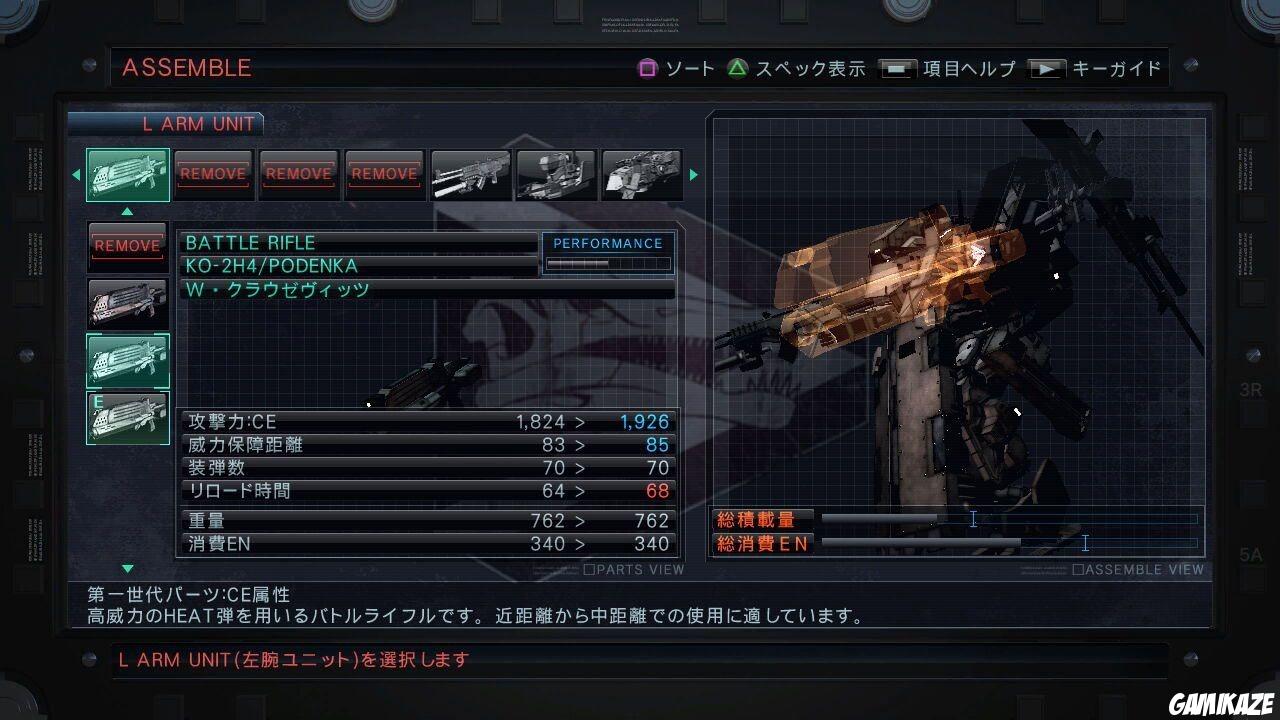Click the PERFORMANCE gauge panel
The image size is (1280, 720).
click(608, 253)
